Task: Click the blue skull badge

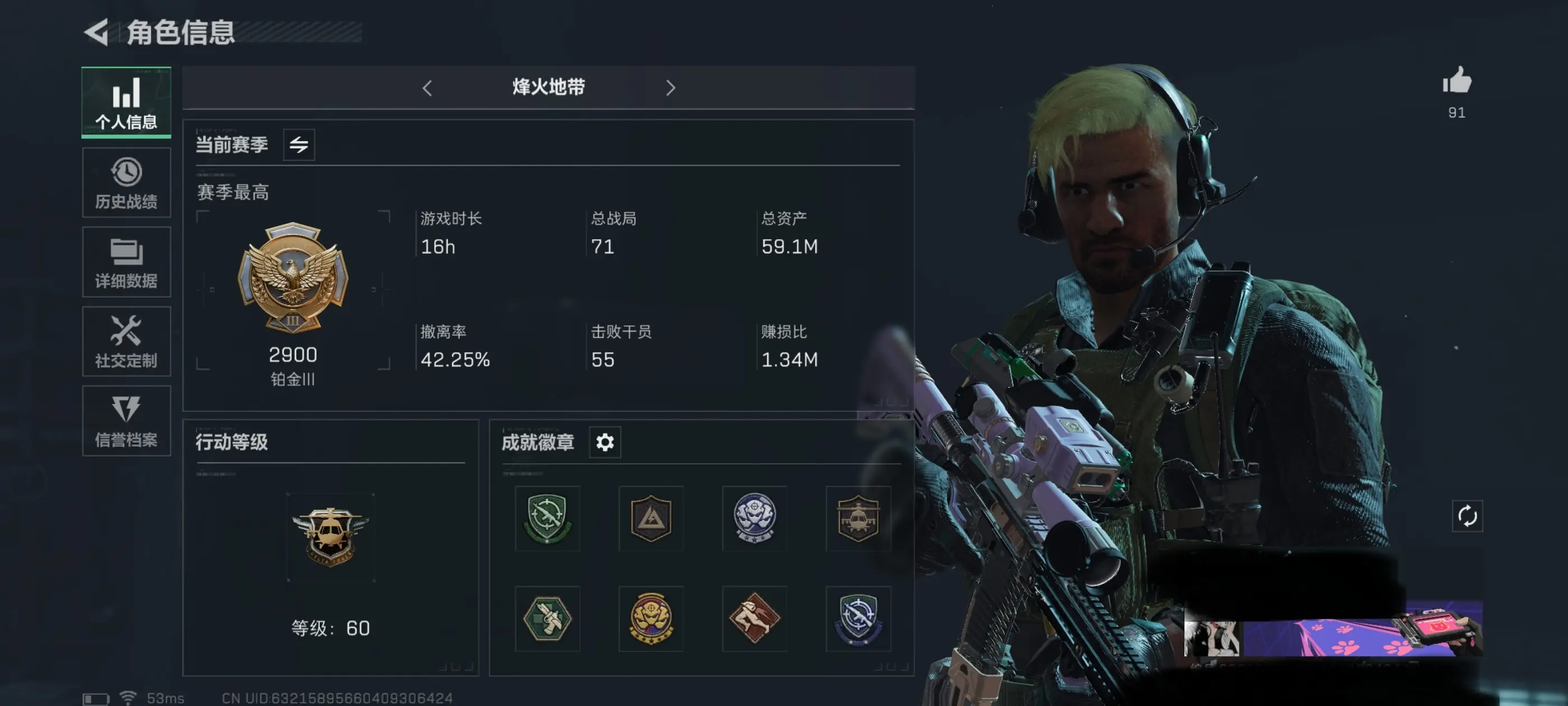Action: 755,518
